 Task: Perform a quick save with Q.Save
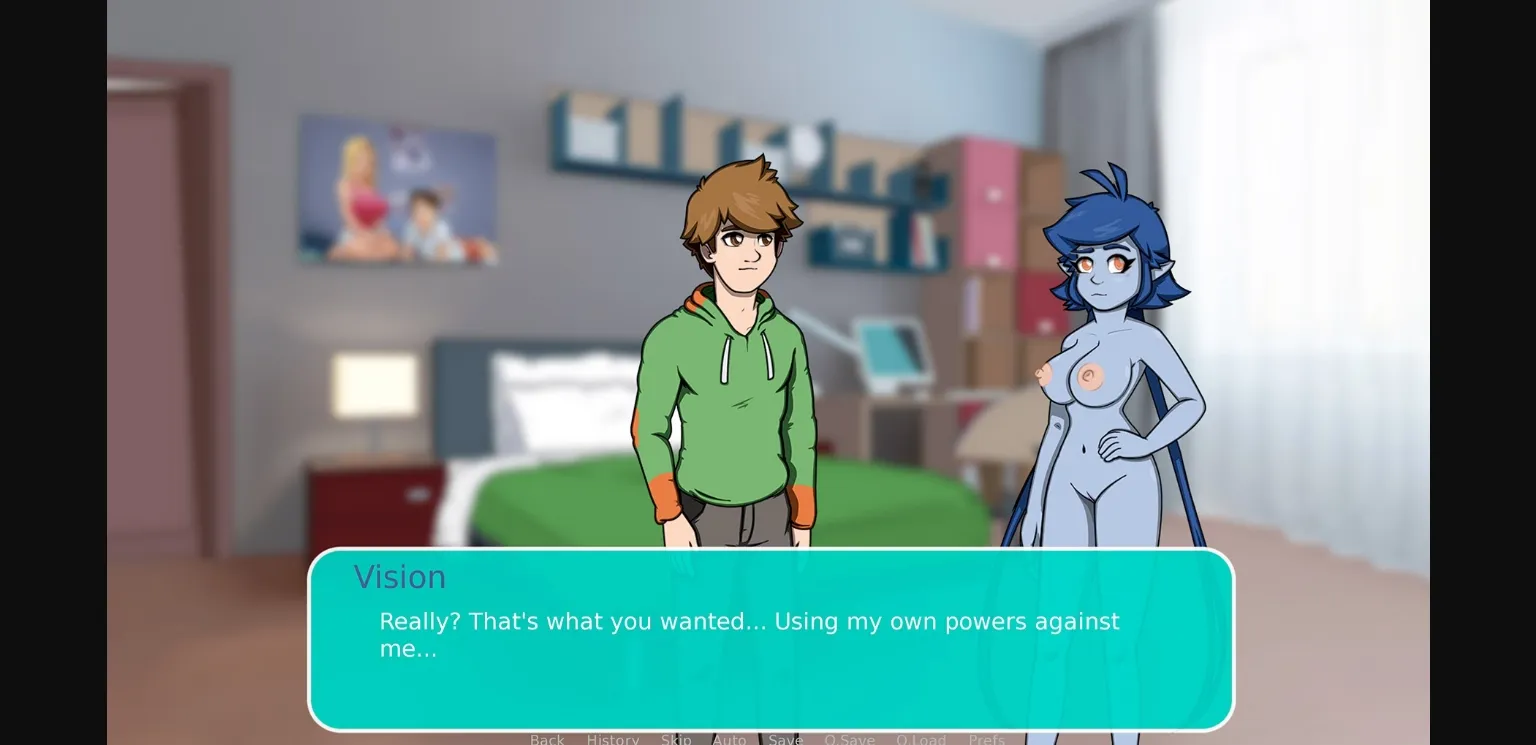point(849,739)
